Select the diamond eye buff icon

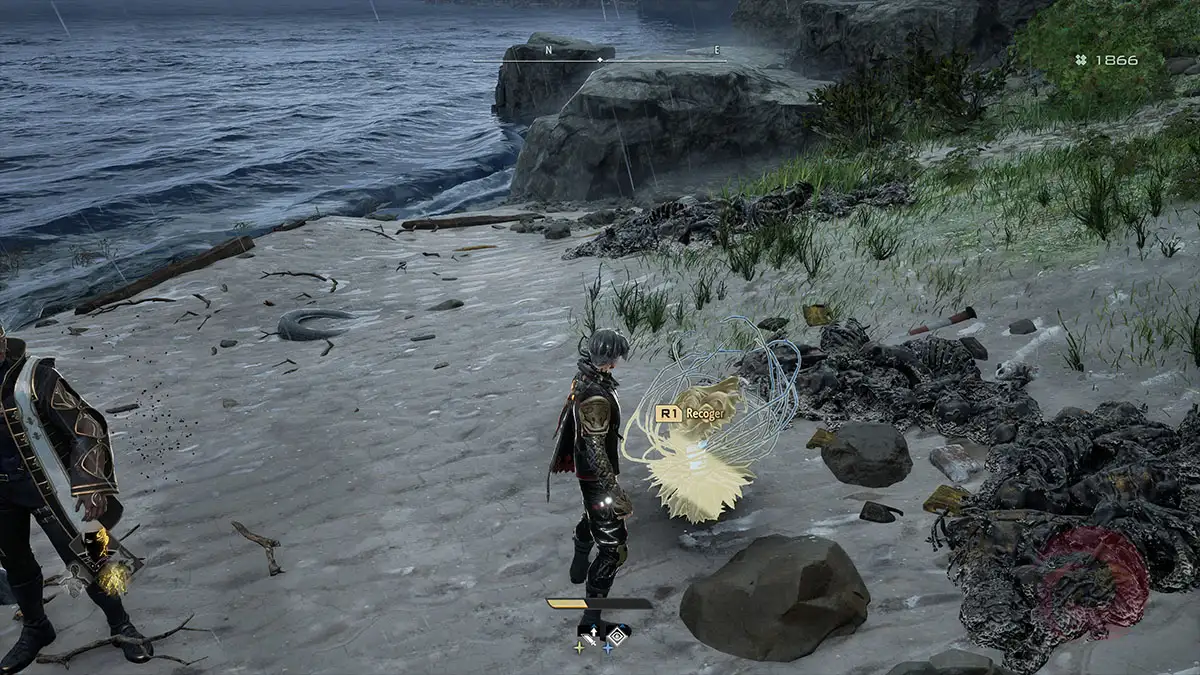[x=617, y=634]
